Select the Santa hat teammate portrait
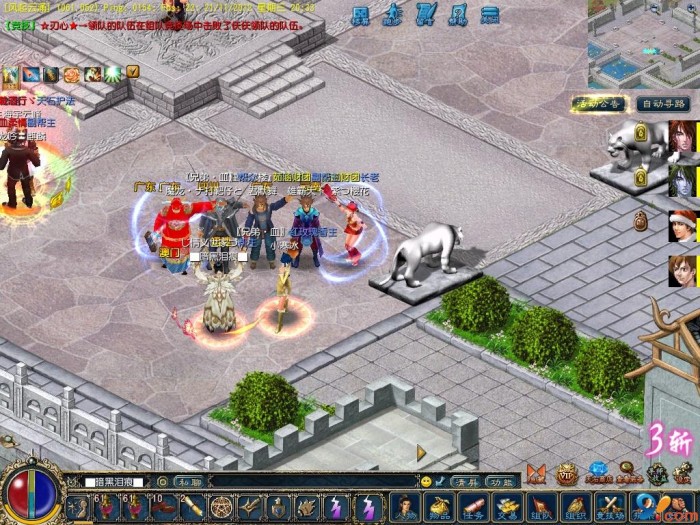The width and height of the screenshot is (700, 525). click(683, 225)
